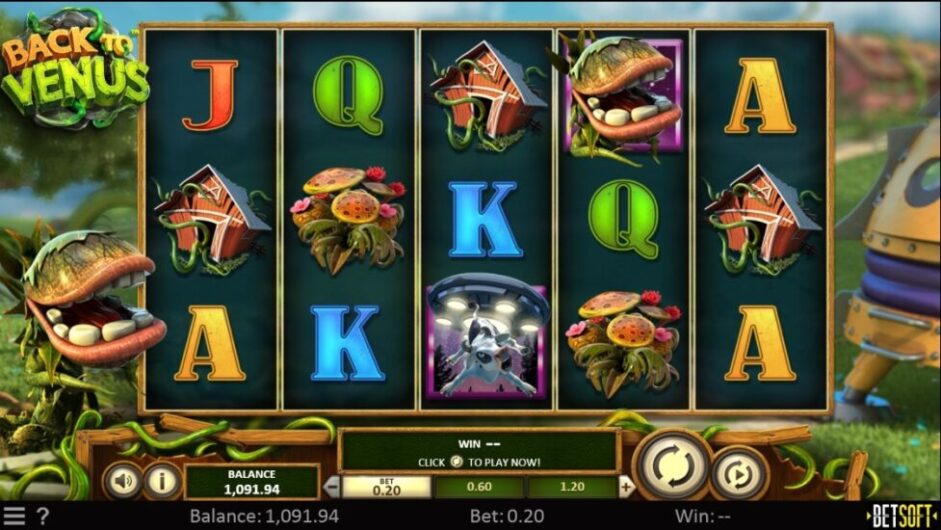Toggle the sound speaker button
Viewport: 941px width, 530px height.
(123, 481)
